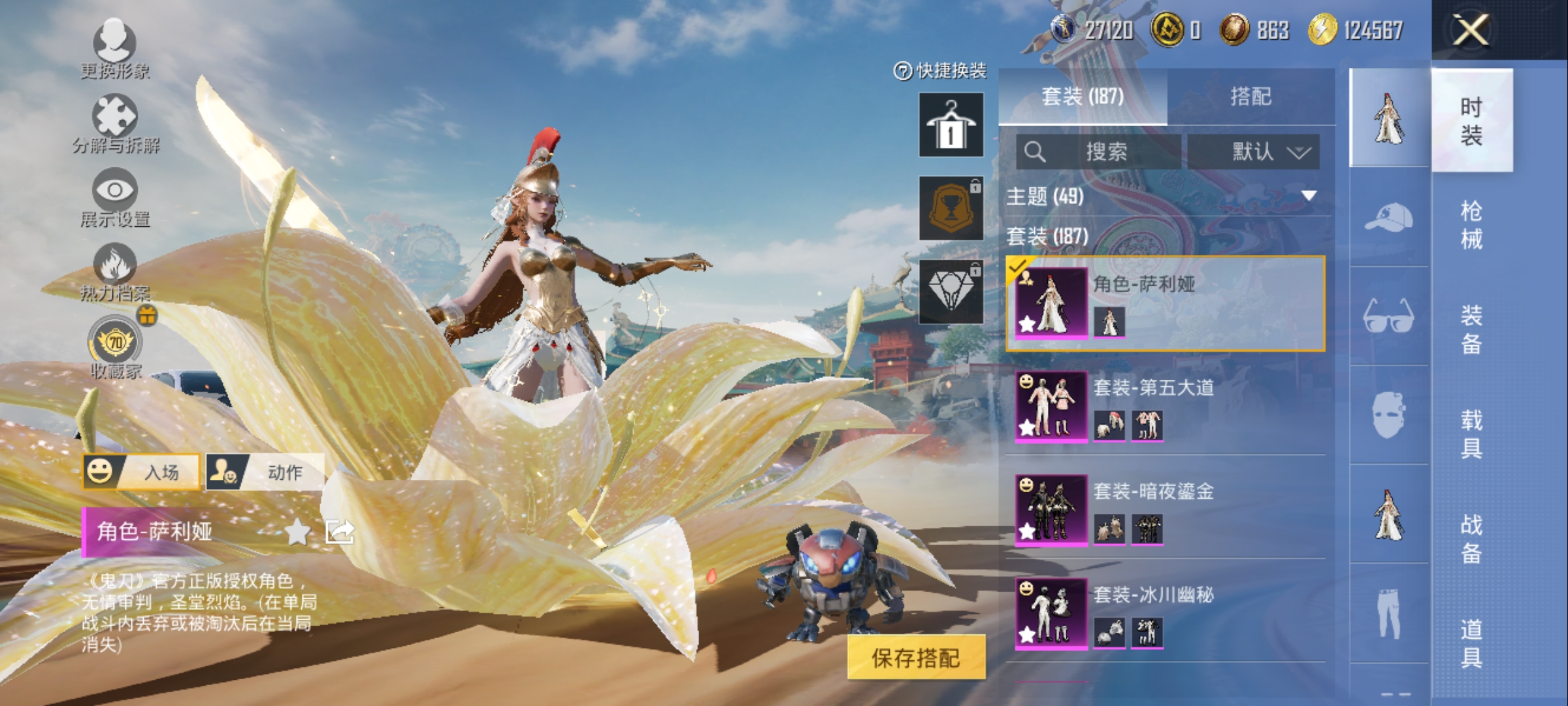Switch to the 入场 entrance tab
The image size is (1568, 706).
click(x=142, y=471)
